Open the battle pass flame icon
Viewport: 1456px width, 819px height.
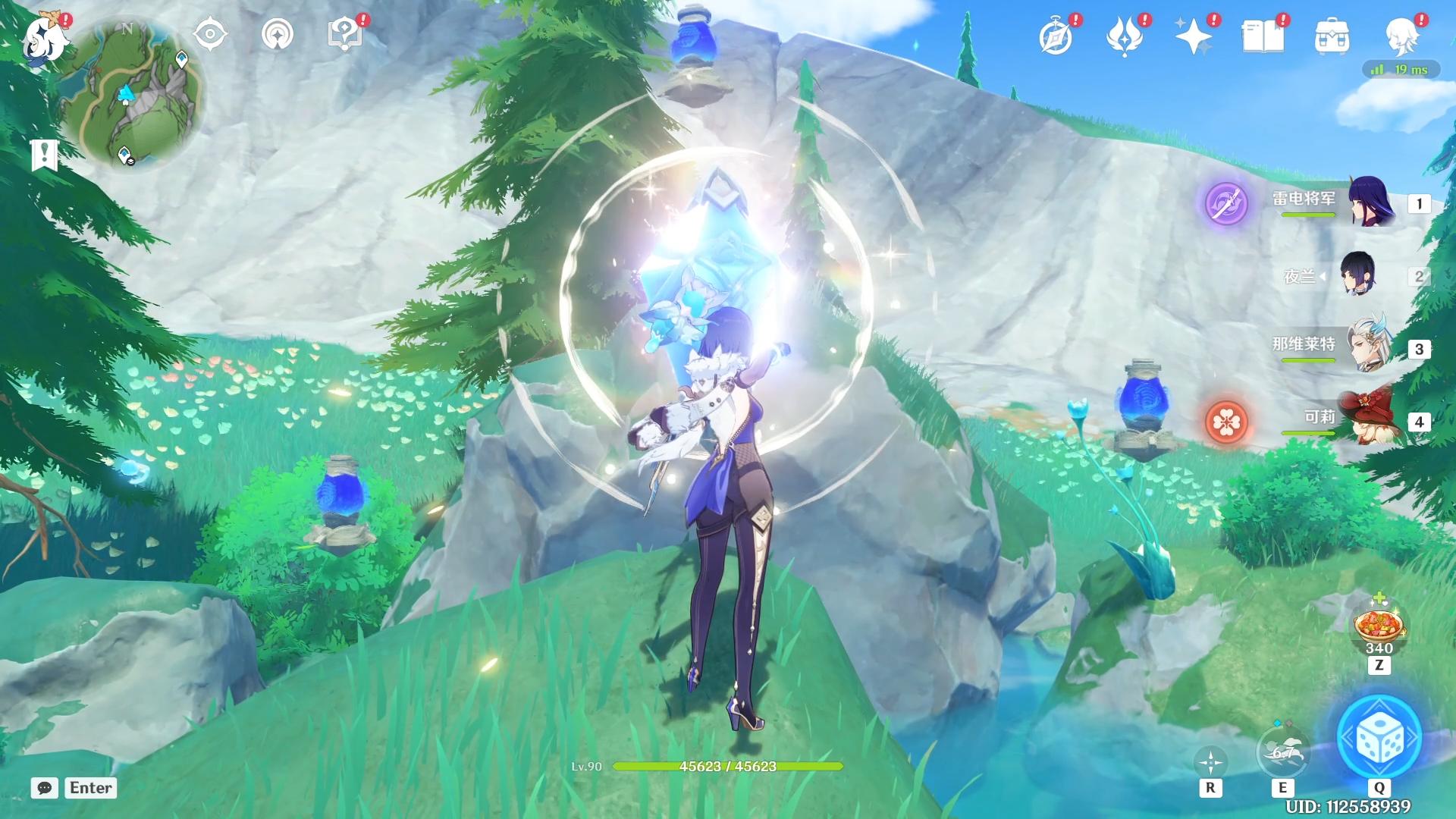click(x=1125, y=36)
